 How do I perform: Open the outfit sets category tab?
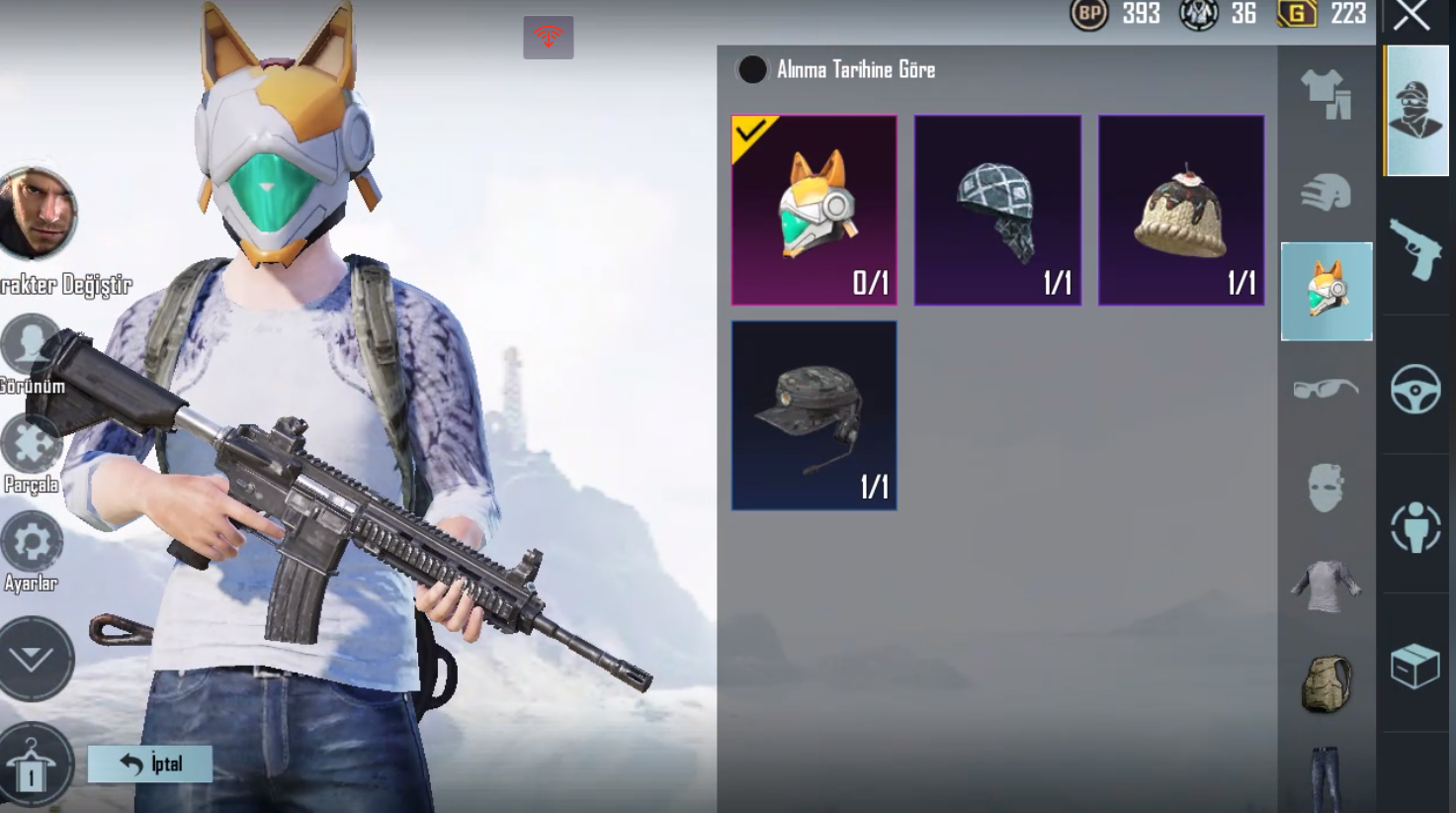[x=1327, y=94]
